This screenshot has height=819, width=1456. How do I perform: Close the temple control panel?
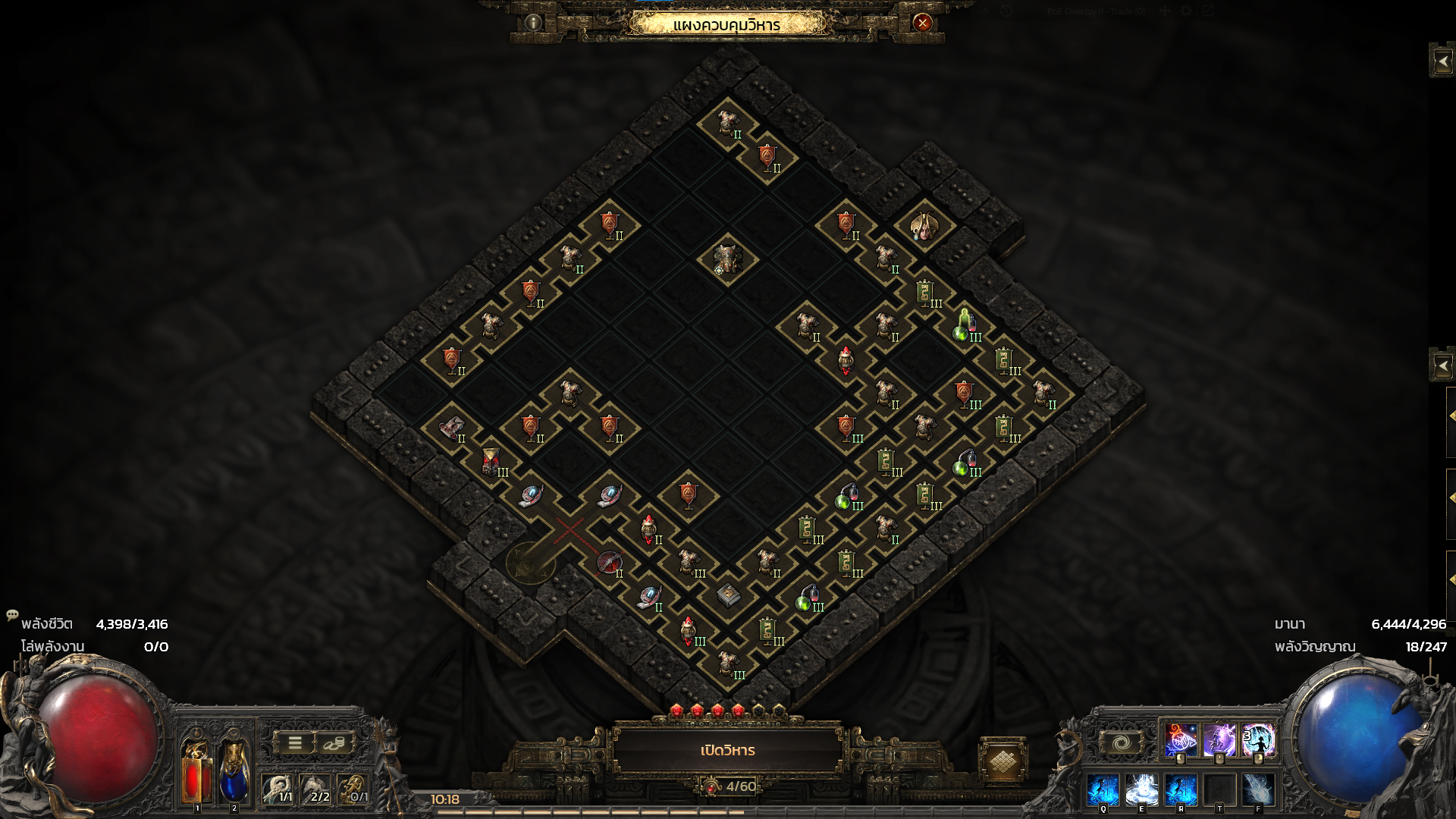(x=922, y=23)
